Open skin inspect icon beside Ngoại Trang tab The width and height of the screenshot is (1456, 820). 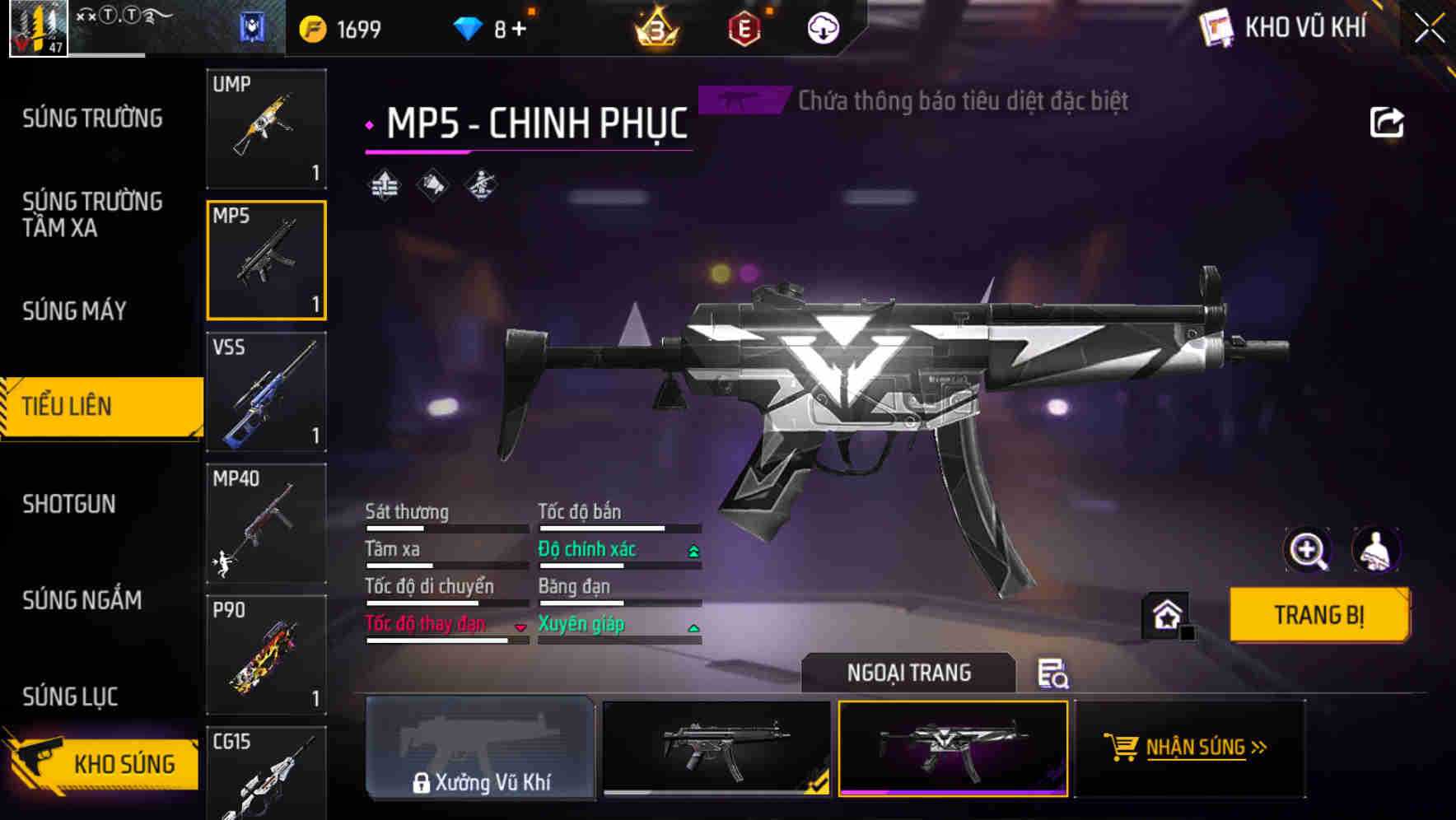click(1054, 673)
